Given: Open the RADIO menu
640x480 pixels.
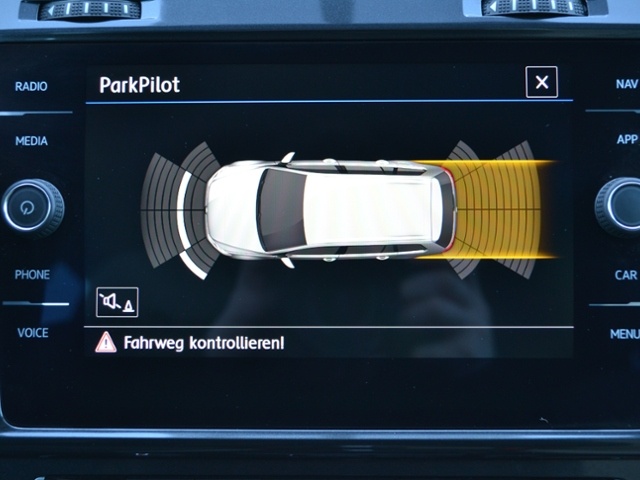Looking at the screenshot, I should (31, 87).
